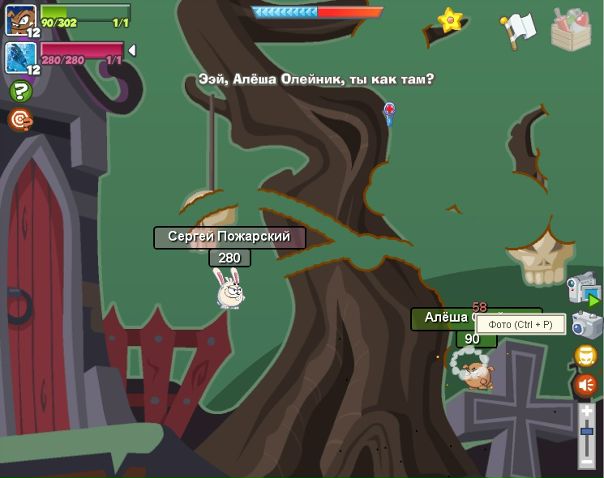Click the yellow star flower icon
The width and height of the screenshot is (604, 478).
[x=451, y=19]
